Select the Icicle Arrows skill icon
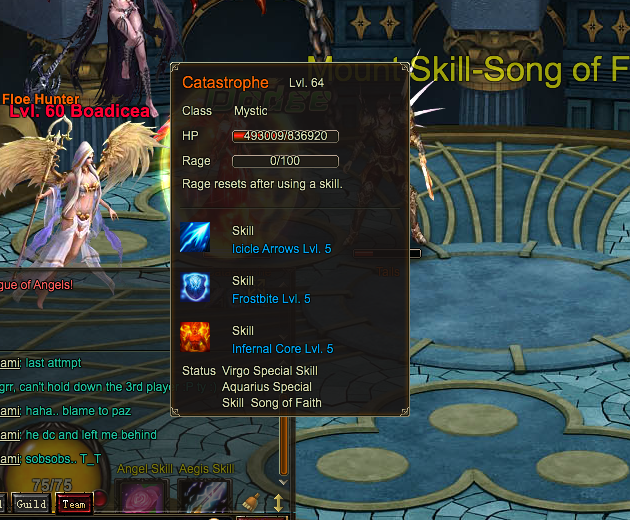The width and height of the screenshot is (630, 520). (x=195, y=238)
